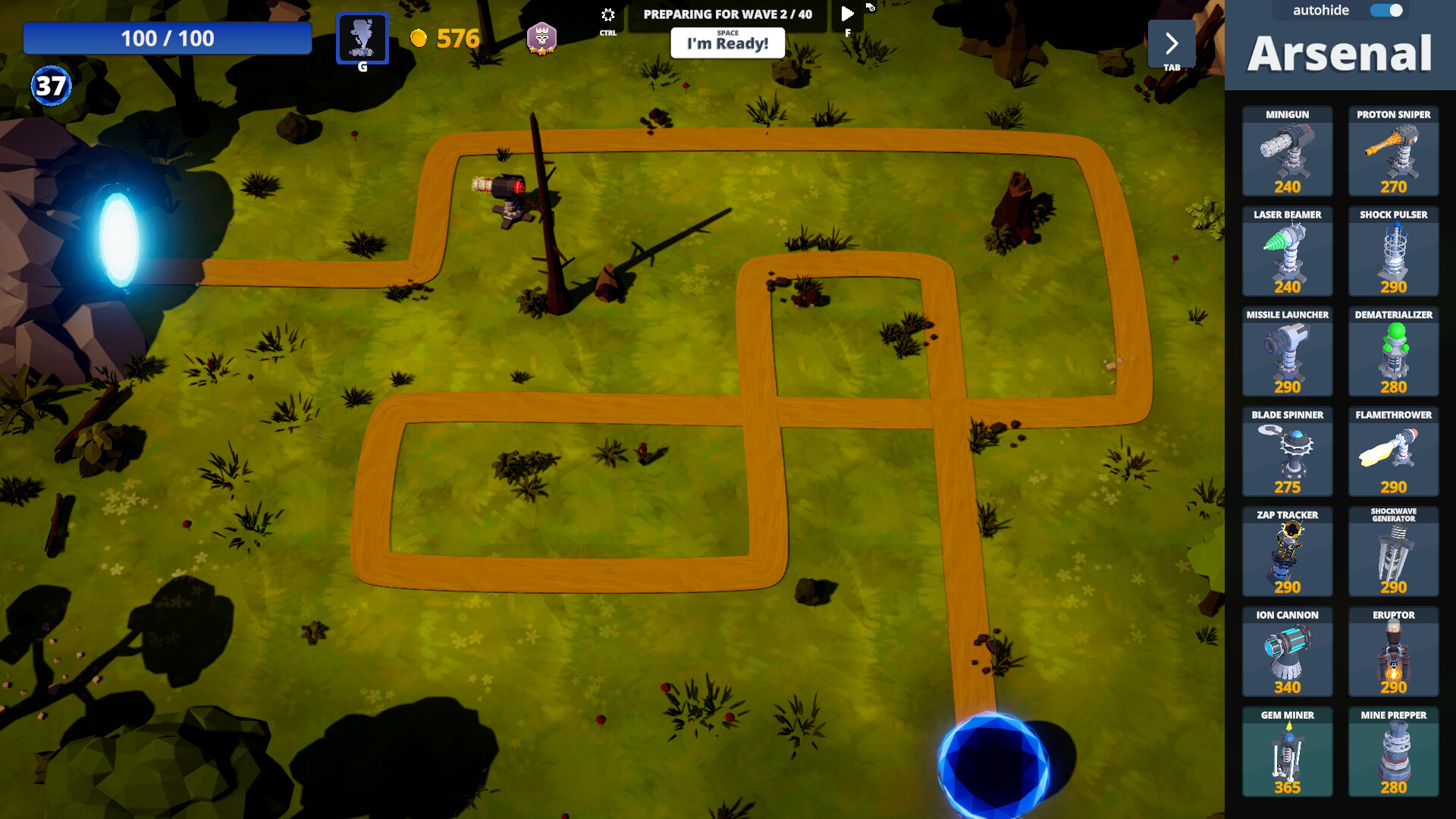Click the gold coin counter showing 576

point(446,39)
